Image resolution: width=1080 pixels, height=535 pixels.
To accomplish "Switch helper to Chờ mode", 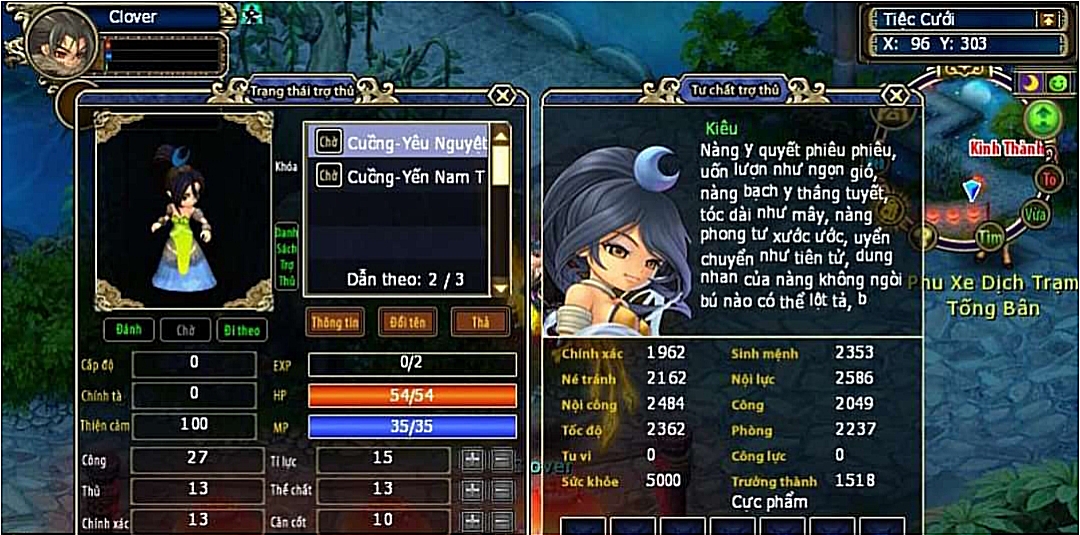I will tap(185, 329).
